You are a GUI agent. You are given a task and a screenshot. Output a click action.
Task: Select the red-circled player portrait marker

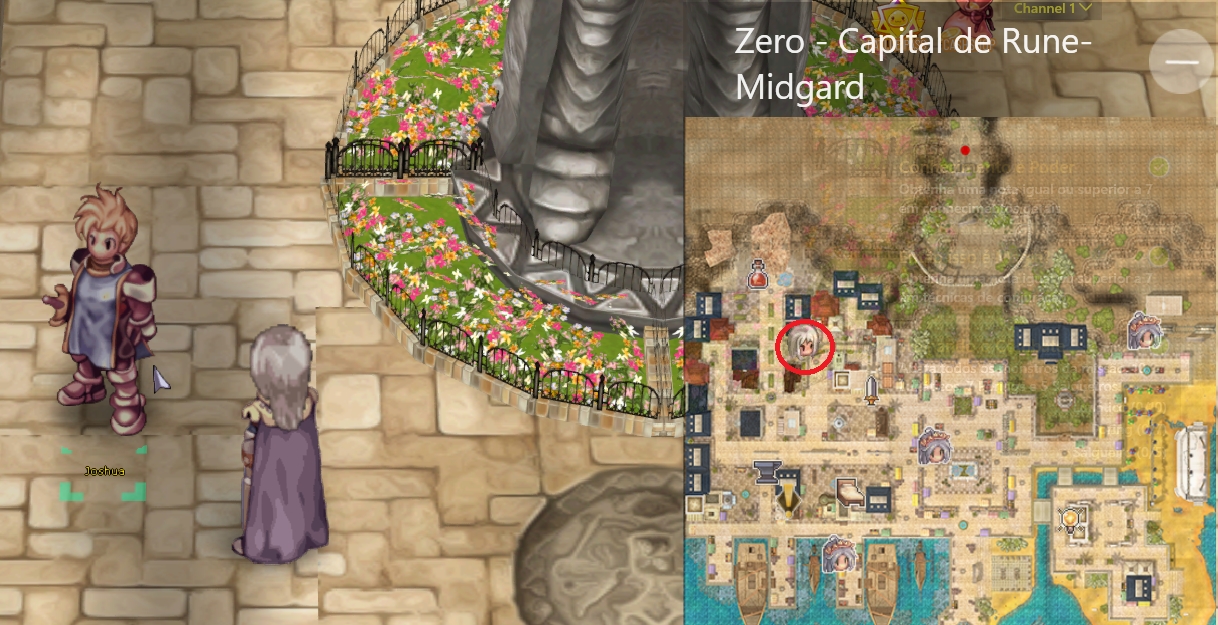[x=804, y=346]
